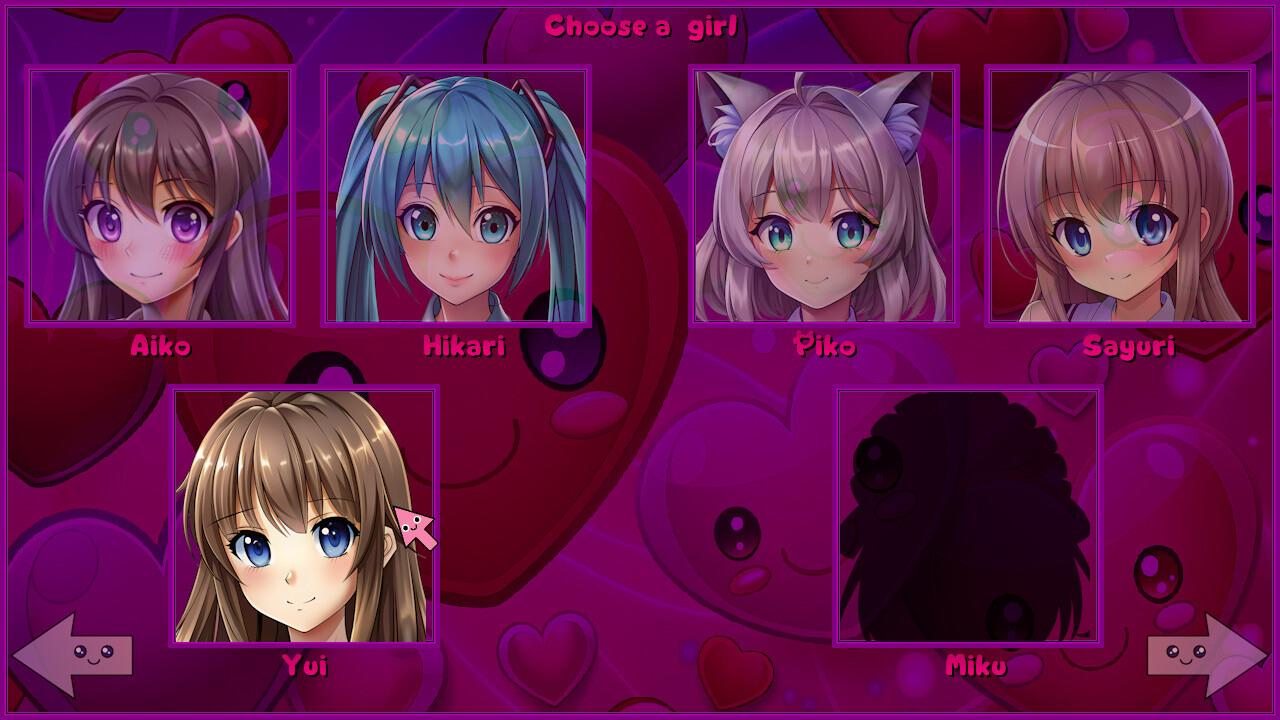Click Sayuri's name label
The height and width of the screenshot is (720, 1280).
[x=1131, y=349]
